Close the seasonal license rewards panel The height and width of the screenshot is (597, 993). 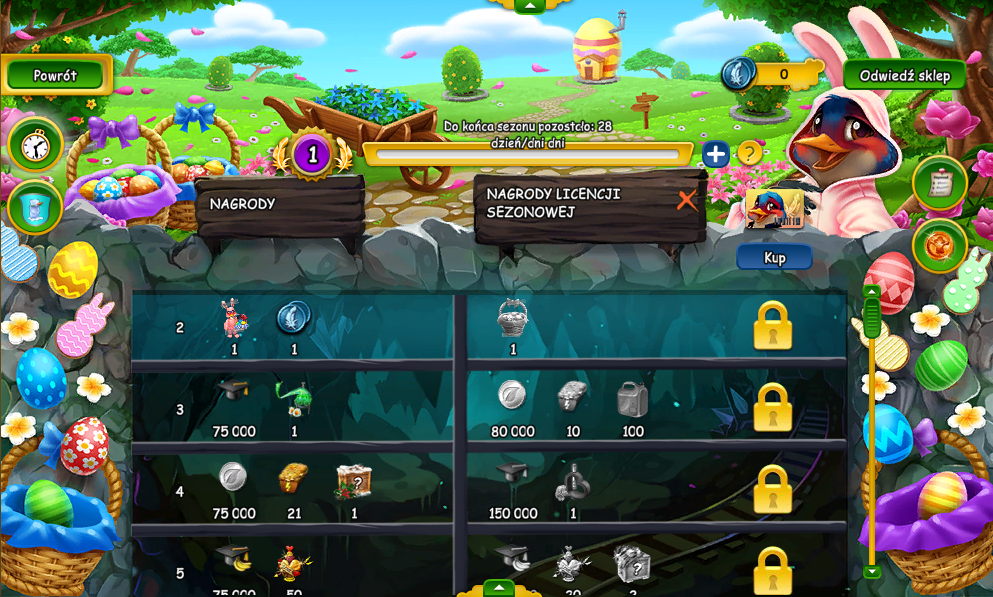click(686, 200)
